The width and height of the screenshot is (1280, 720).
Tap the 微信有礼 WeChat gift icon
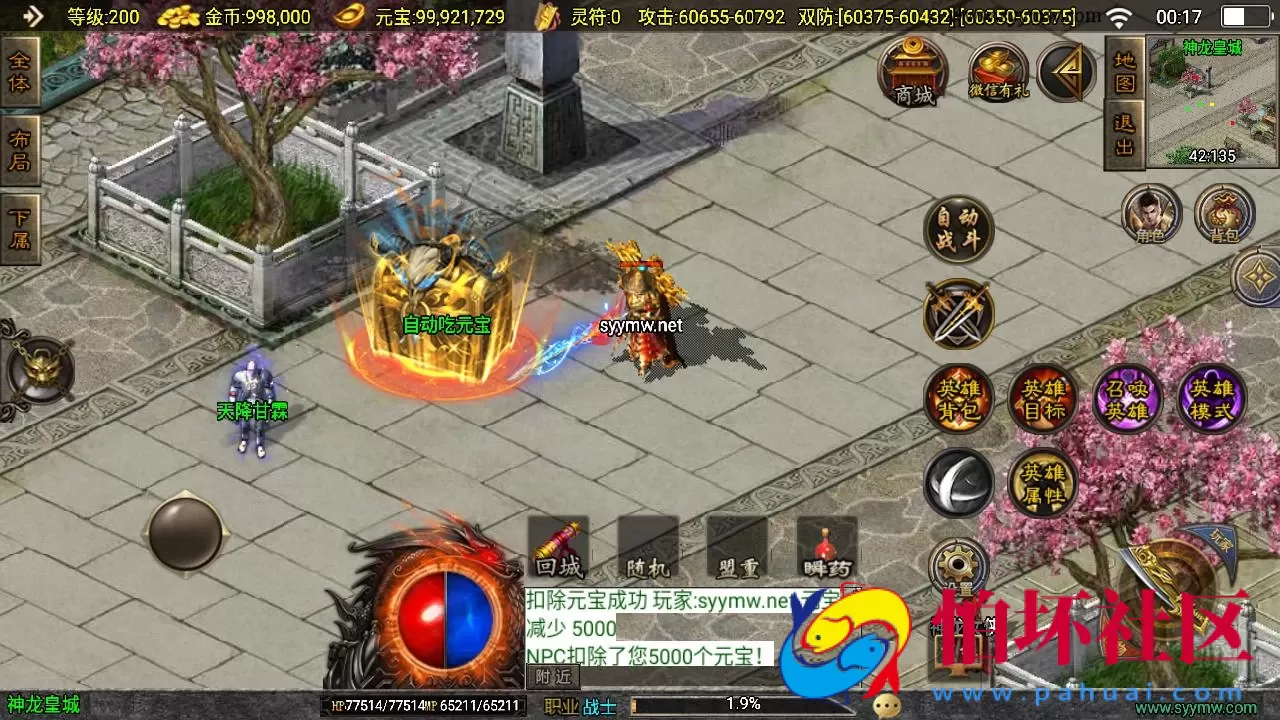(x=997, y=72)
